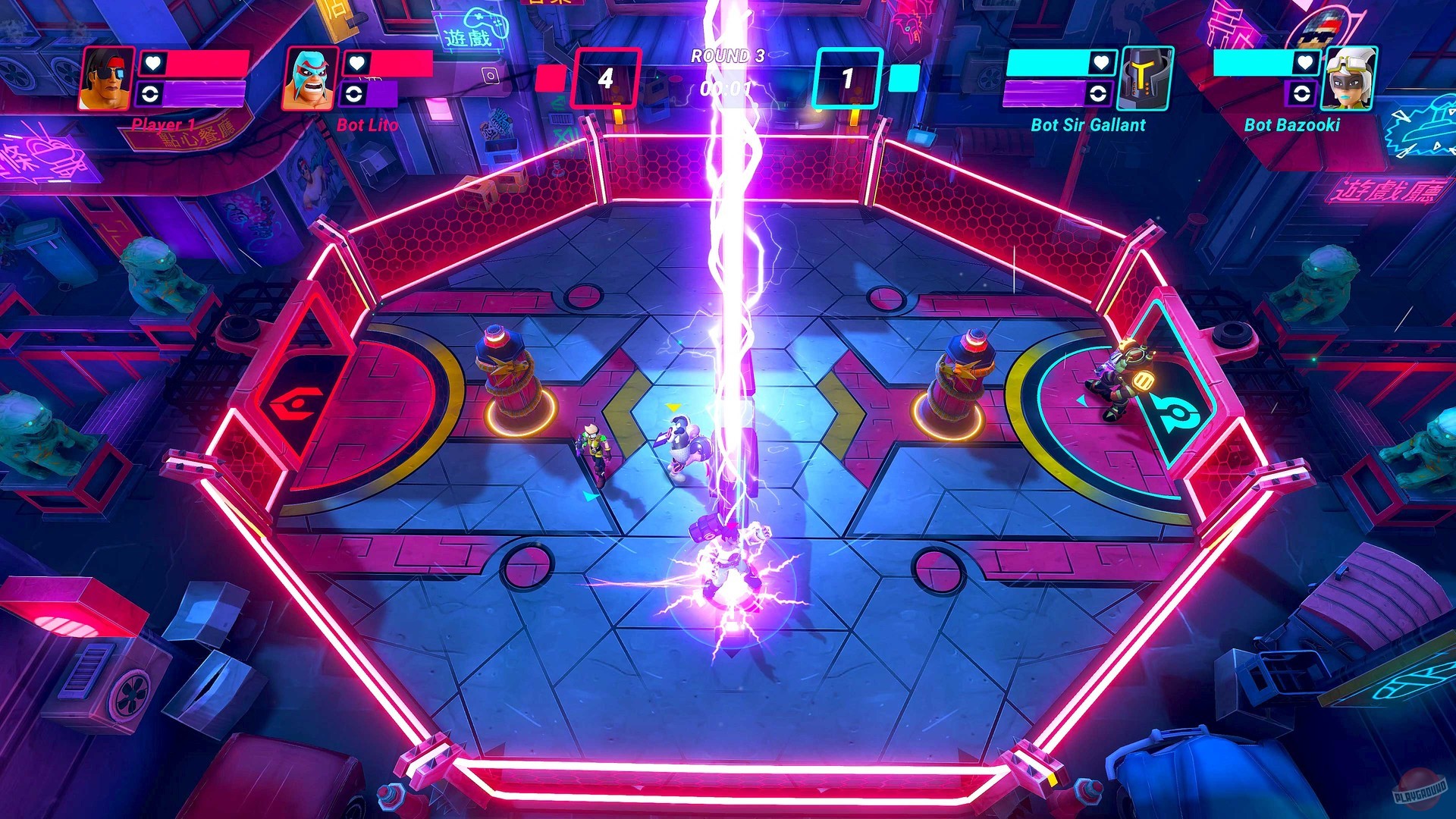
Task: Click the cyan team score box showing 1
Action: point(847,76)
